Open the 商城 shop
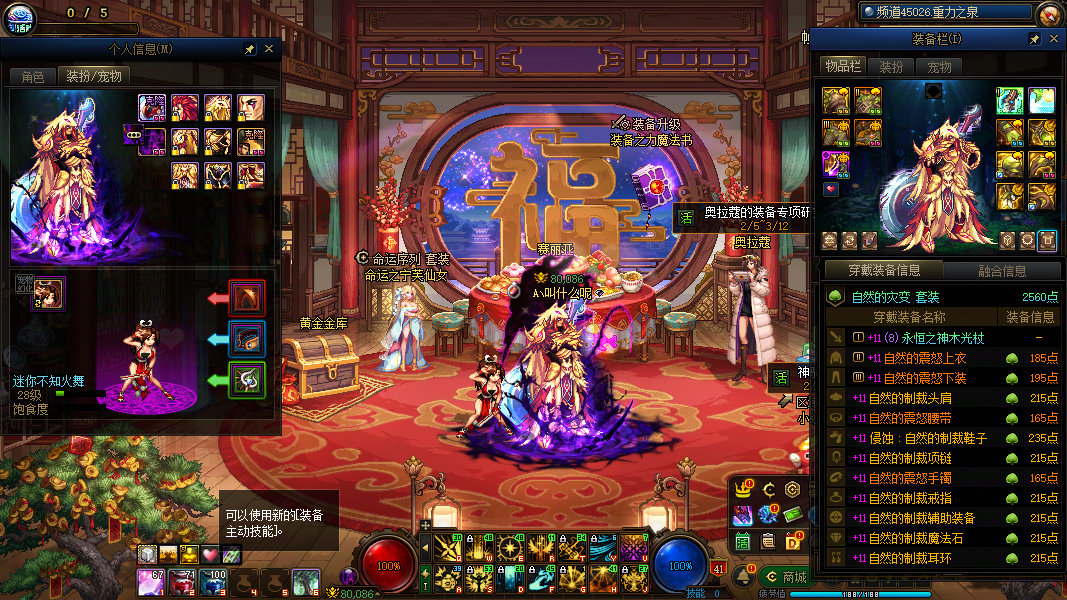This screenshot has height=600, width=1067. pos(784,577)
